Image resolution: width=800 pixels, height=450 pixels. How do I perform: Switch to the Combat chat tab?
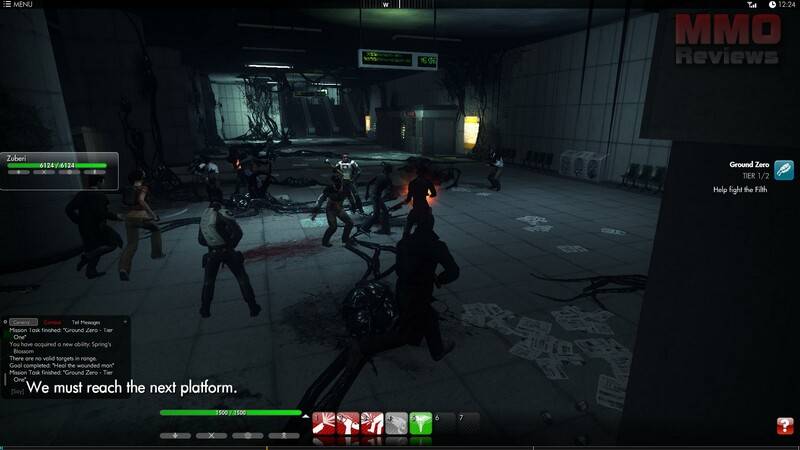coord(53,322)
